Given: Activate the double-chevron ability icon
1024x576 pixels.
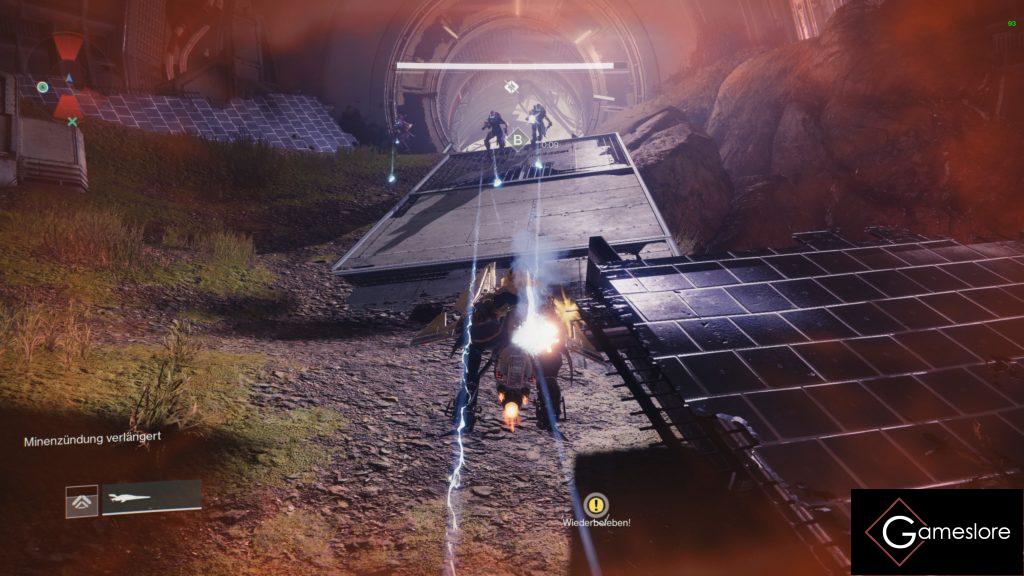Looking at the screenshot, I should point(82,500).
